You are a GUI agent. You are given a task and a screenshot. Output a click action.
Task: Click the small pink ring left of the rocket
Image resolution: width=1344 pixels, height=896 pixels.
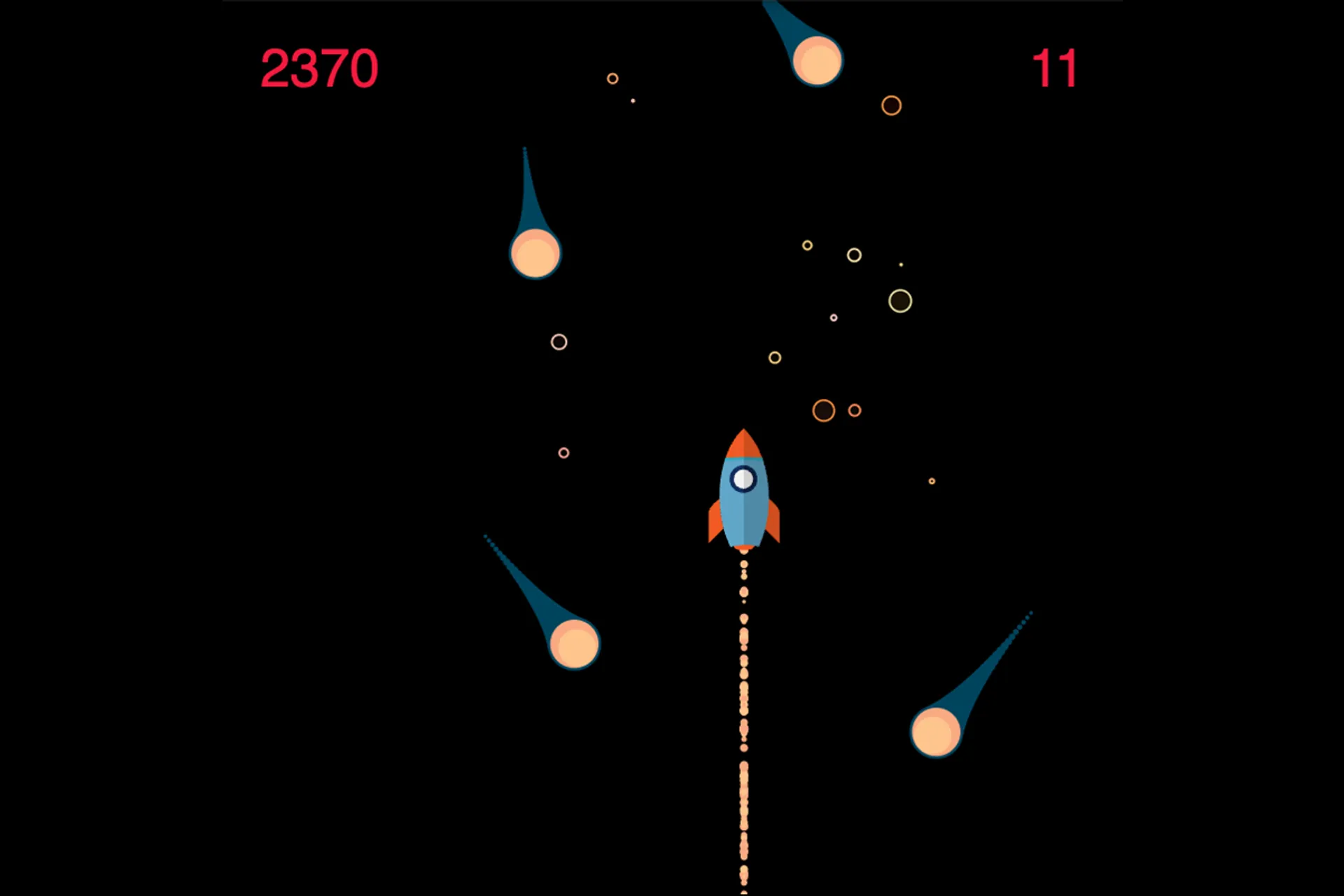click(564, 454)
